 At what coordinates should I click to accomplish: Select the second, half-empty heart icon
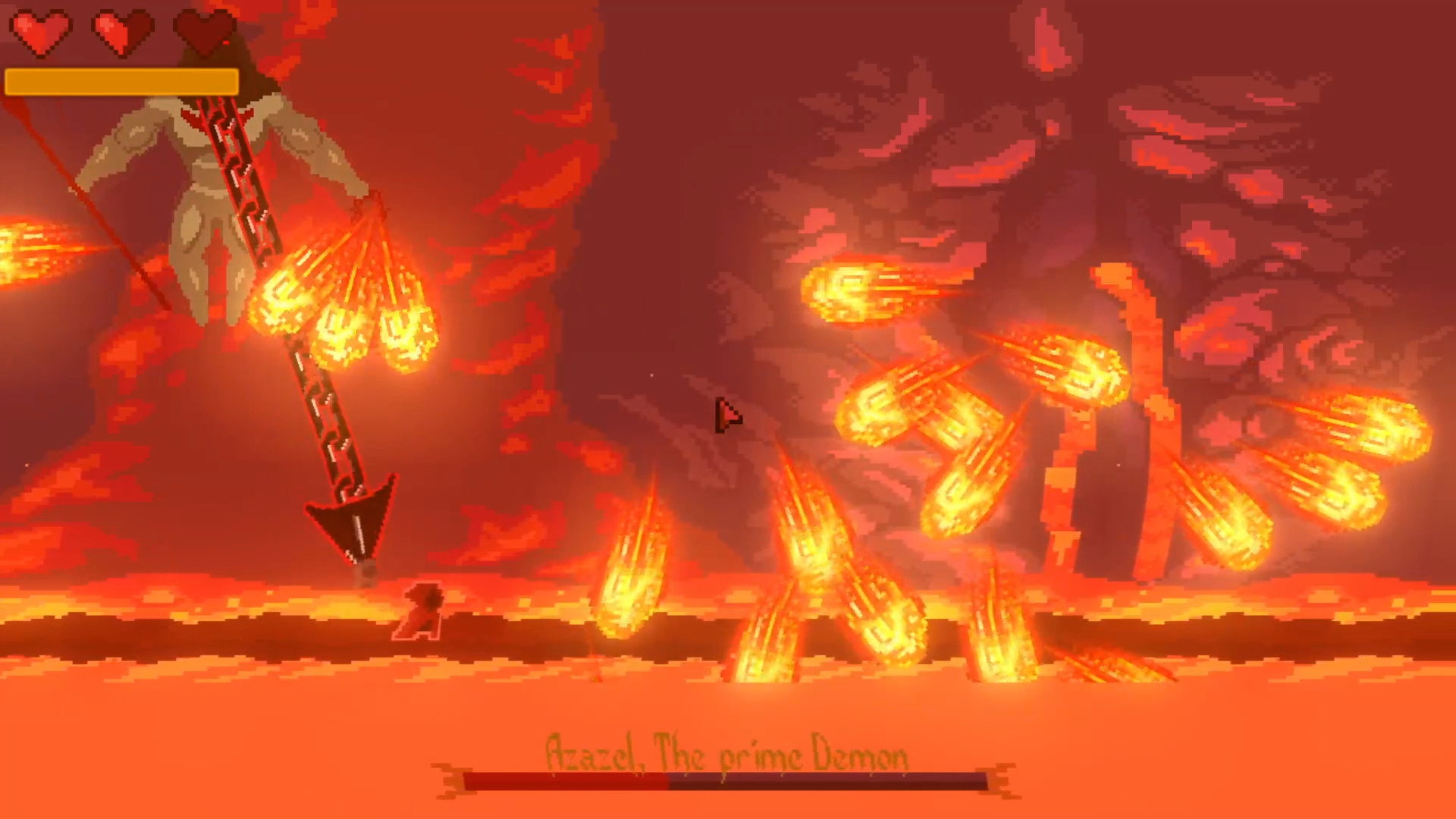(121, 32)
